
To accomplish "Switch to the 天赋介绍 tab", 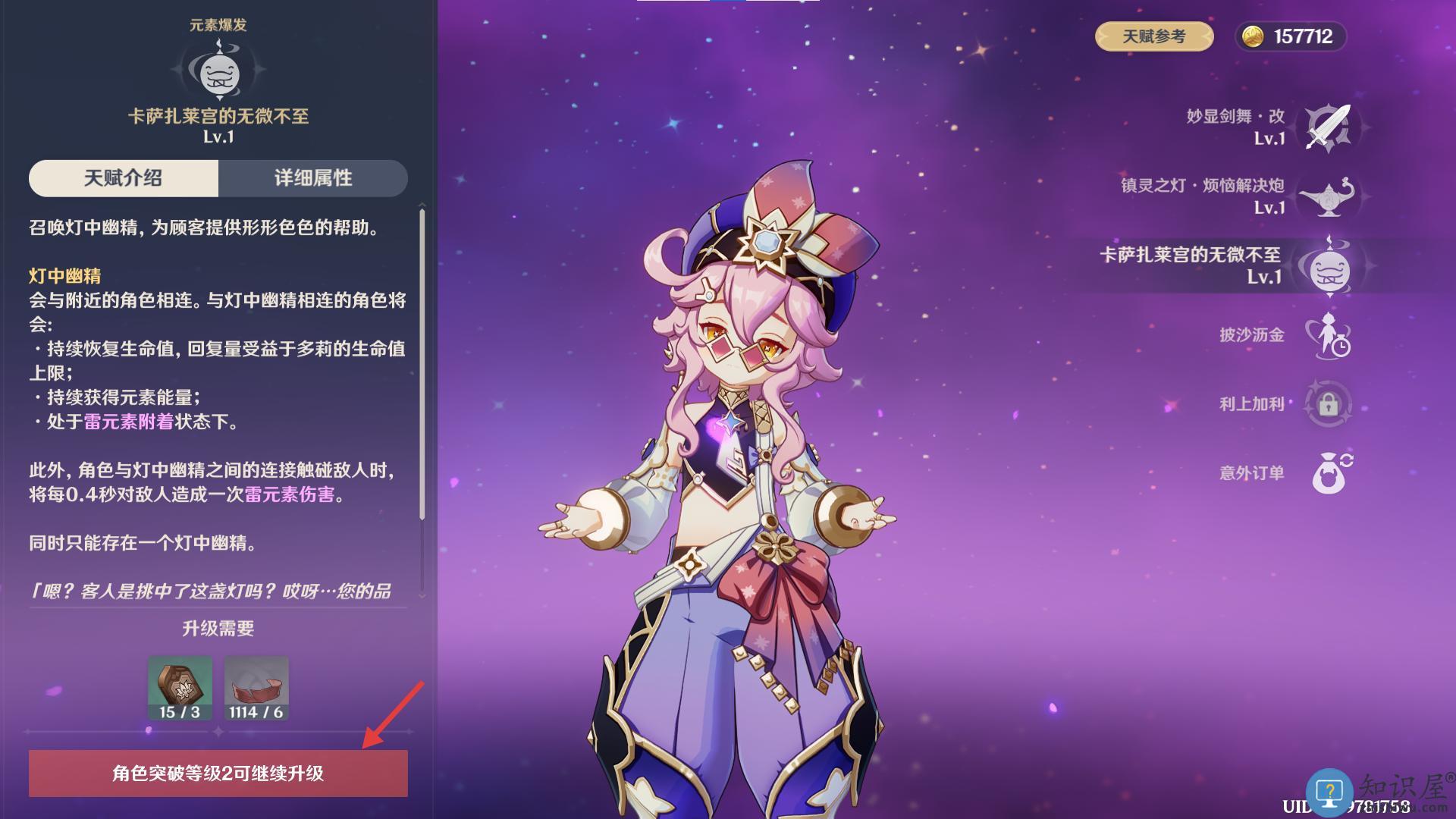I will click(x=124, y=178).
